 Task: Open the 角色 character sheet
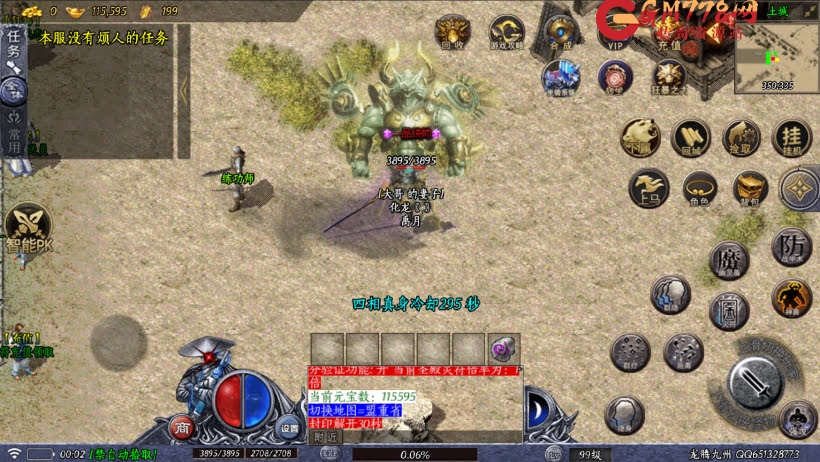tap(699, 188)
